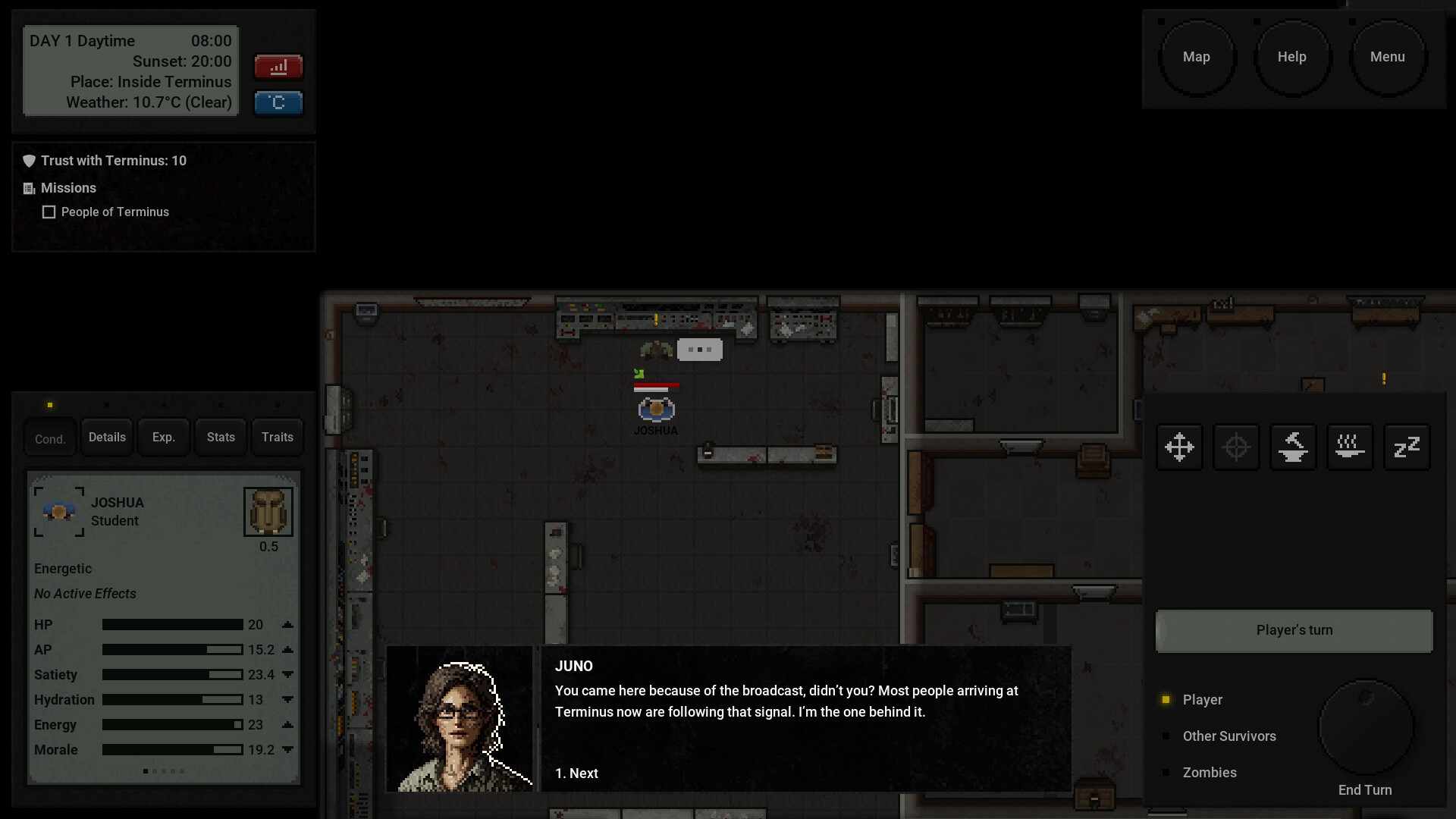1456x819 pixels.
Task: Open the cooking action icon
Action: point(1349,447)
